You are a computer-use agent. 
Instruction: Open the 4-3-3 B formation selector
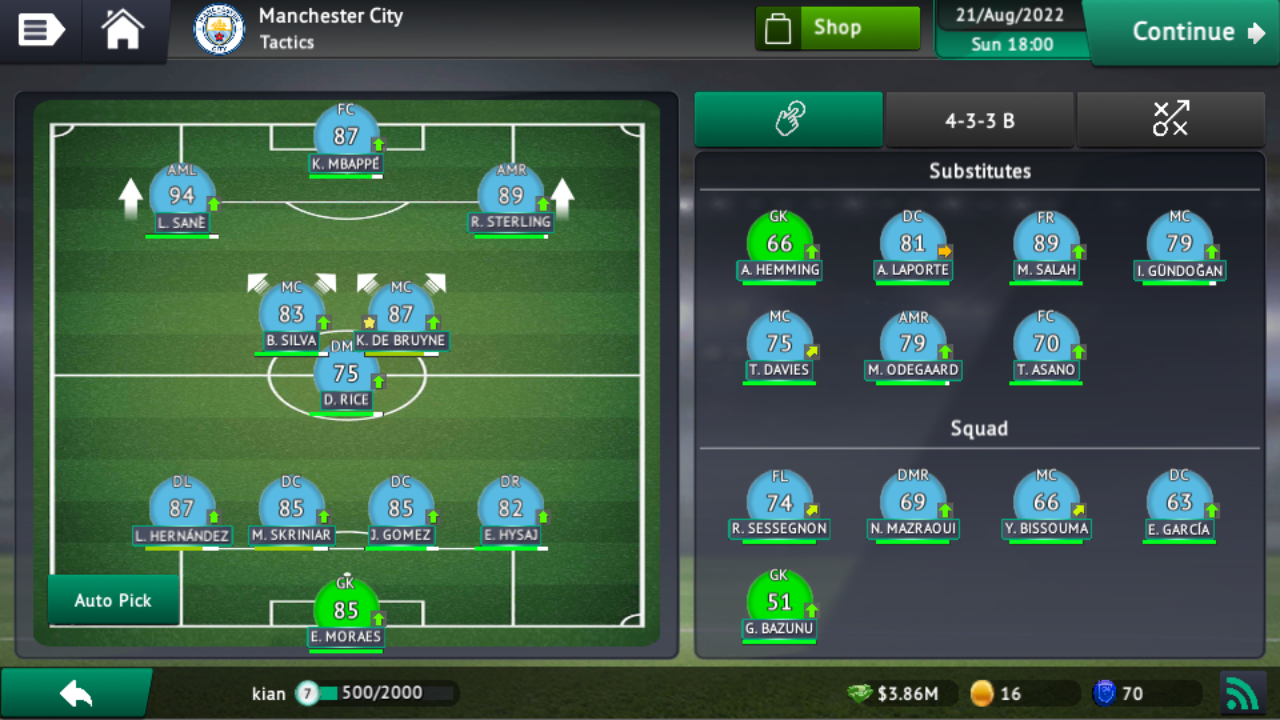click(x=979, y=119)
